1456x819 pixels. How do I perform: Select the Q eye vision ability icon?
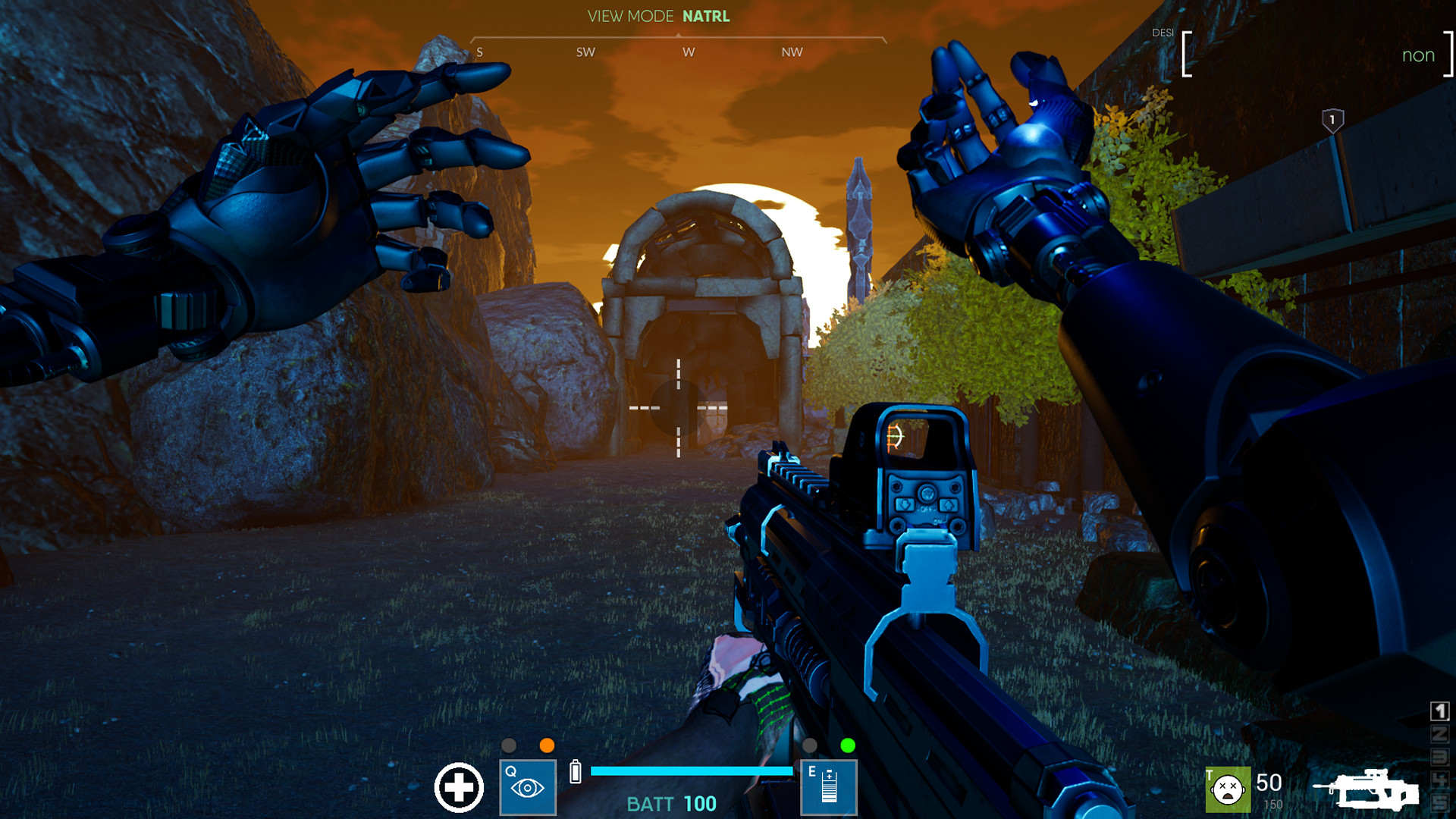click(526, 787)
